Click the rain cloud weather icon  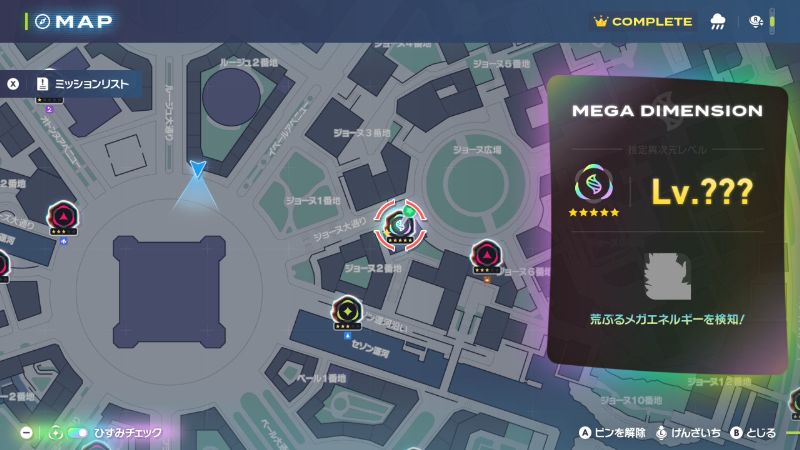[x=718, y=21]
